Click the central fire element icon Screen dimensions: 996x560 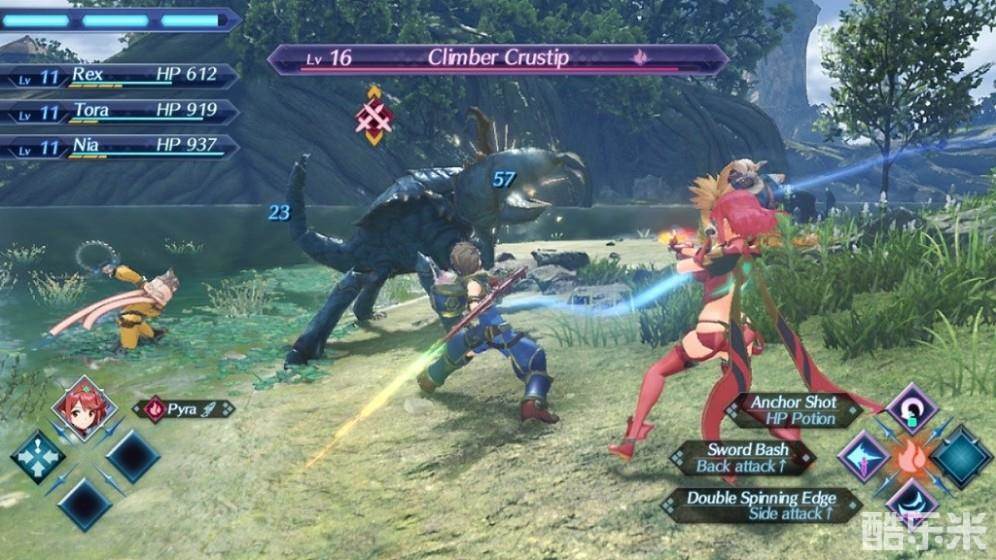[912, 456]
